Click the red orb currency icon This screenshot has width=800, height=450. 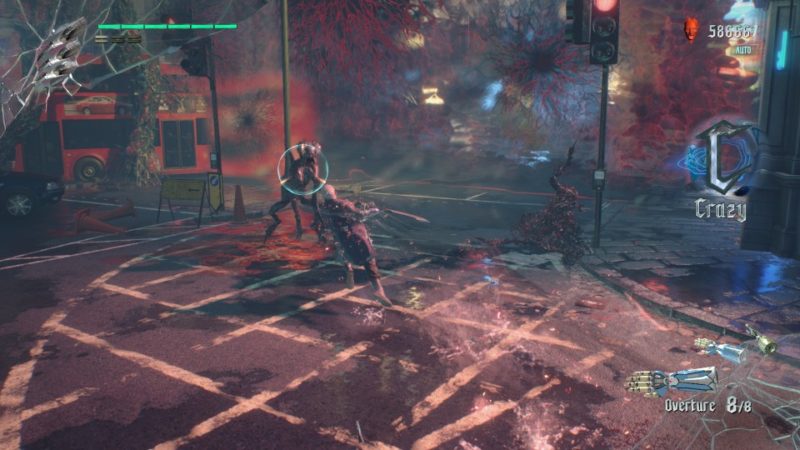pyautogui.click(x=691, y=29)
